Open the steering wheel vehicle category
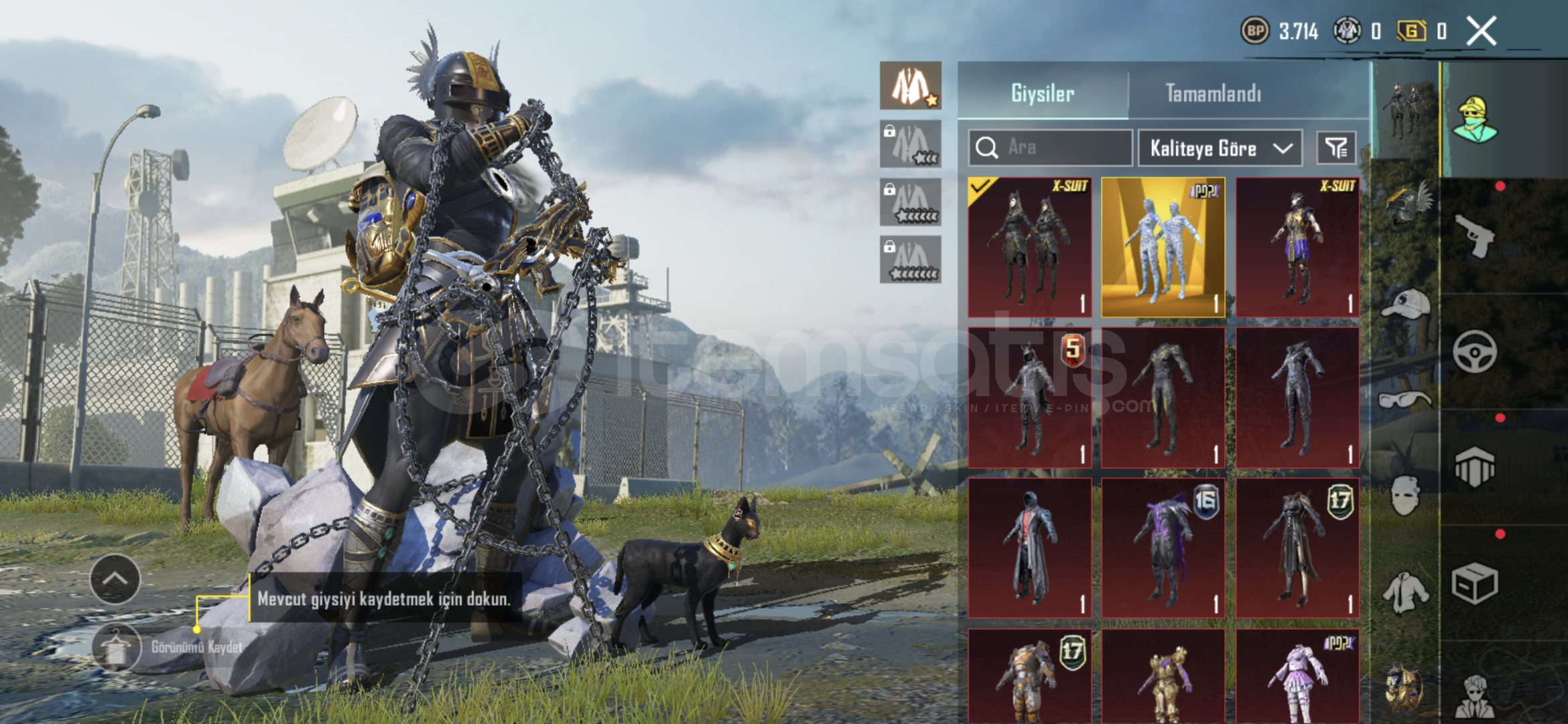 [x=1474, y=351]
